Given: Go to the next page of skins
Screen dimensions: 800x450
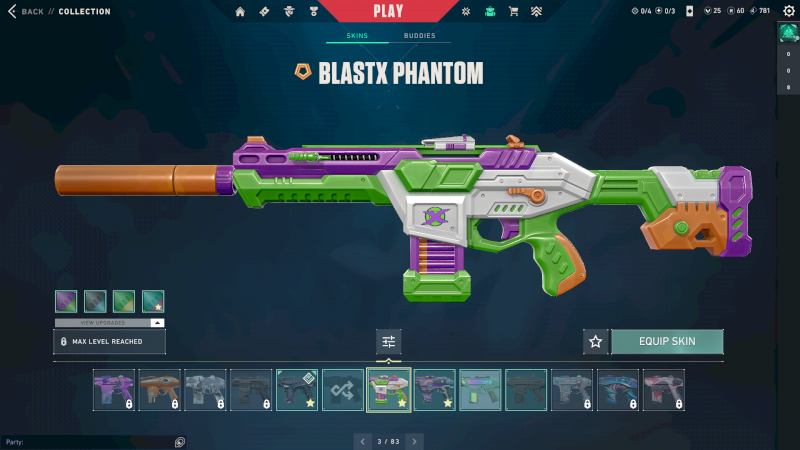Looking at the screenshot, I should pos(415,441).
